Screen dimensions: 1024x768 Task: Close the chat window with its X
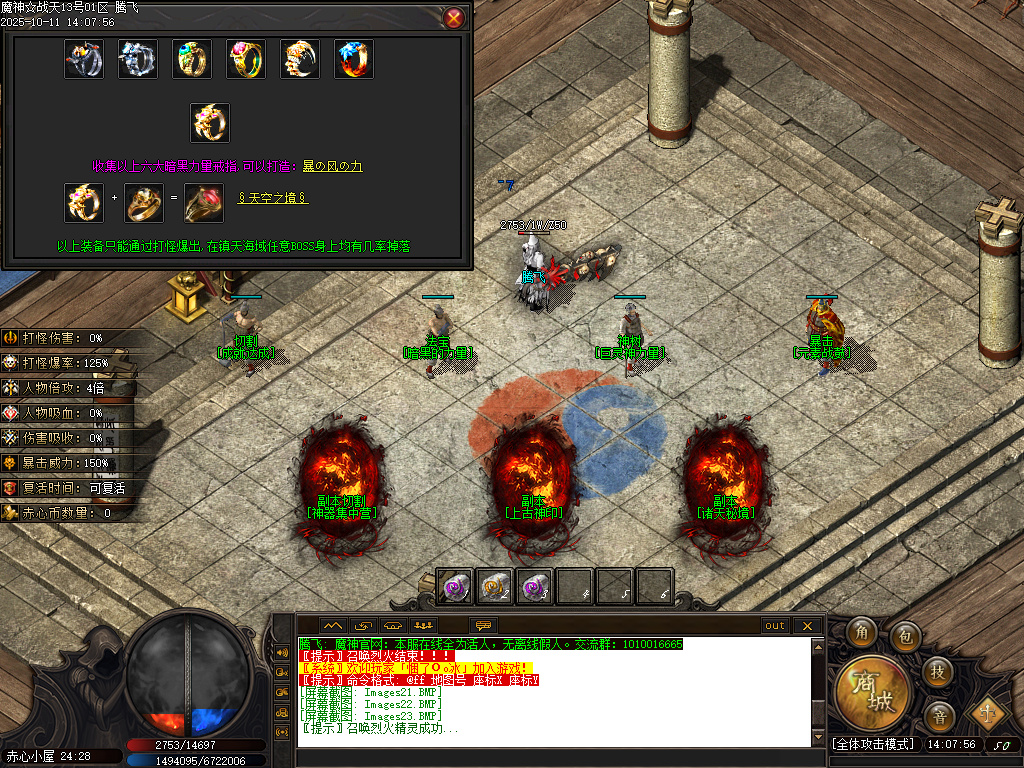point(807,626)
